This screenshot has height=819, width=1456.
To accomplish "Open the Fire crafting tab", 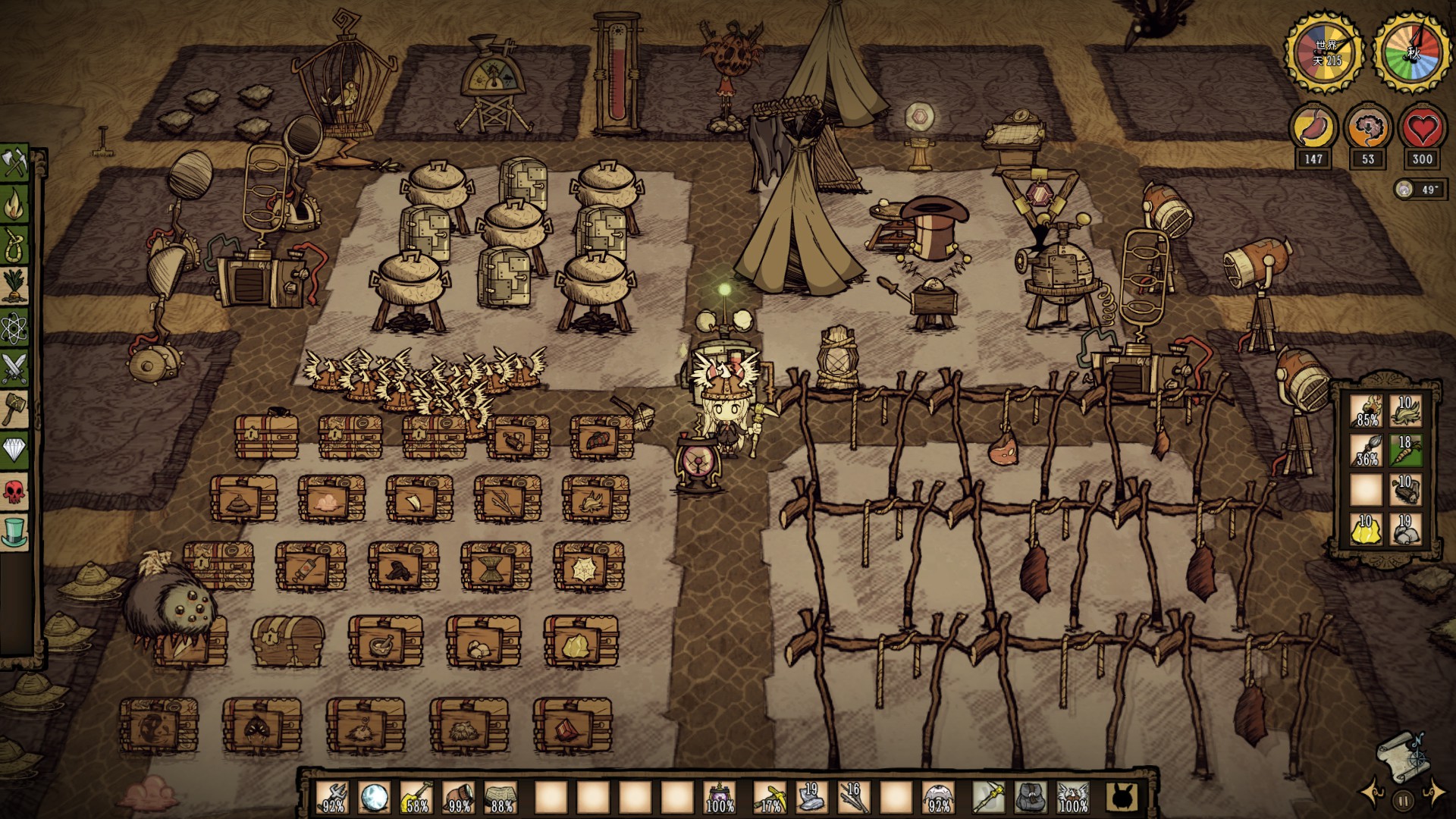I will tap(14, 204).
